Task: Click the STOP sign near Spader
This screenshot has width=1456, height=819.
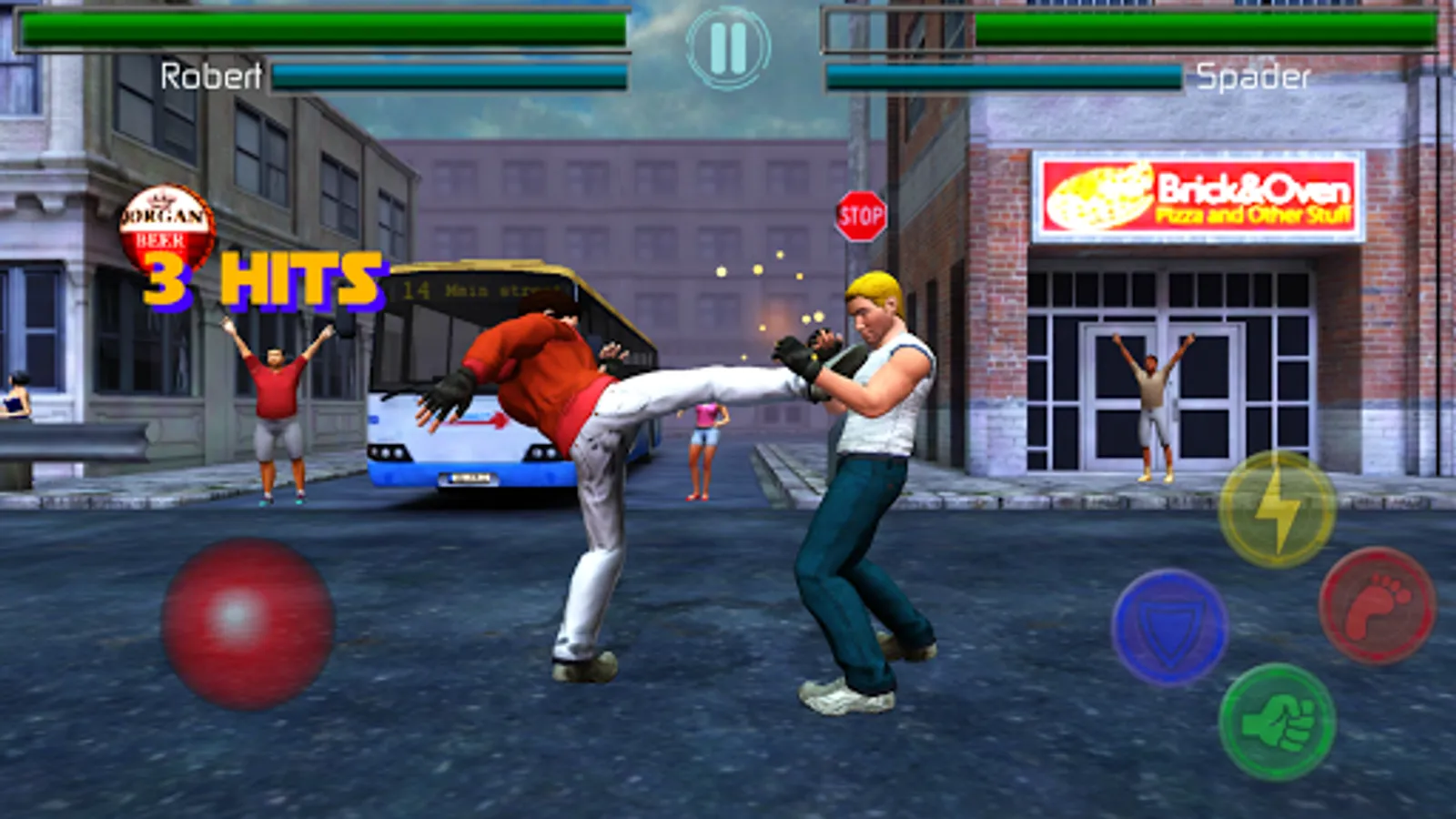Action: click(863, 214)
